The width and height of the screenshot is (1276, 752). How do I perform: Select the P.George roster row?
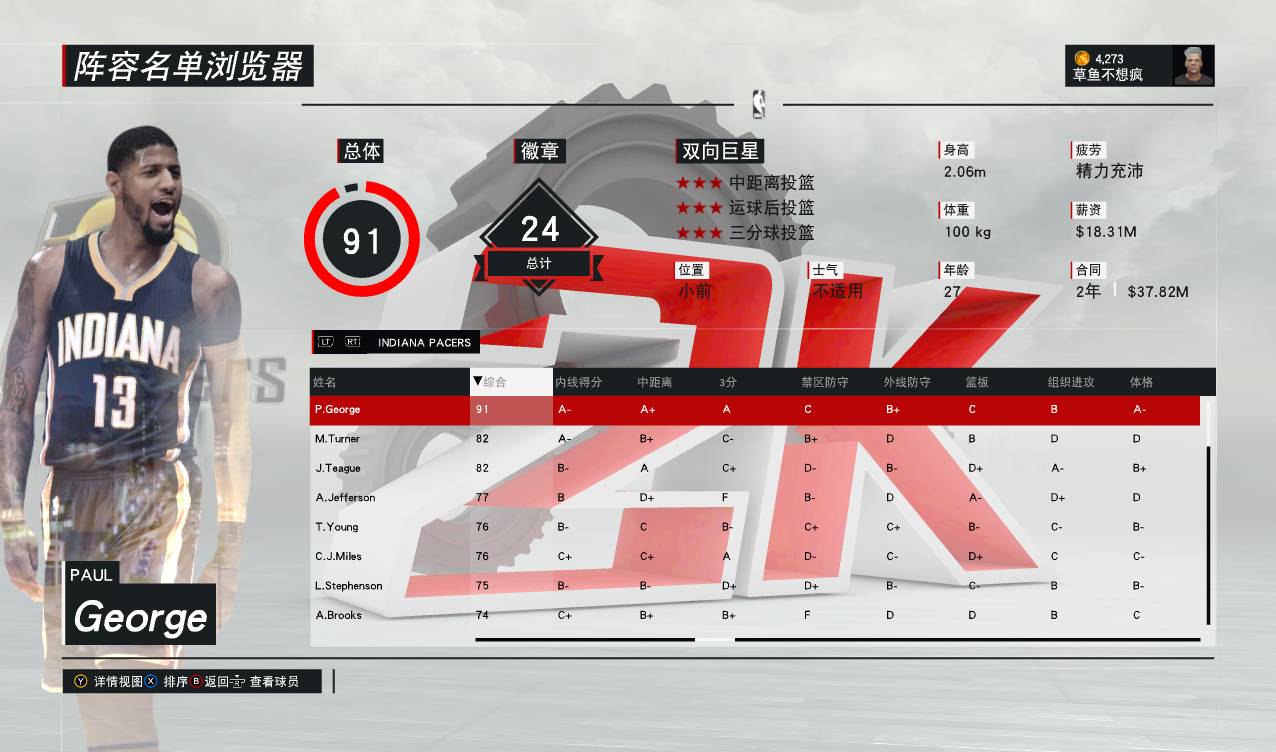[x=337, y=409]
